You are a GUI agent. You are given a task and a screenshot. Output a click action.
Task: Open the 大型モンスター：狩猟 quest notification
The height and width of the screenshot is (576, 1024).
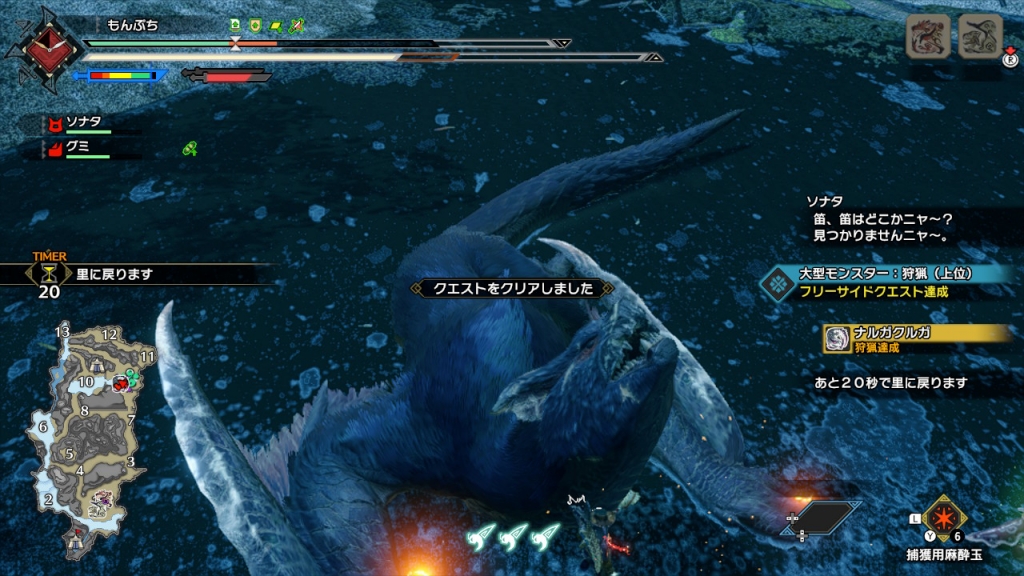tap(885, 281)
